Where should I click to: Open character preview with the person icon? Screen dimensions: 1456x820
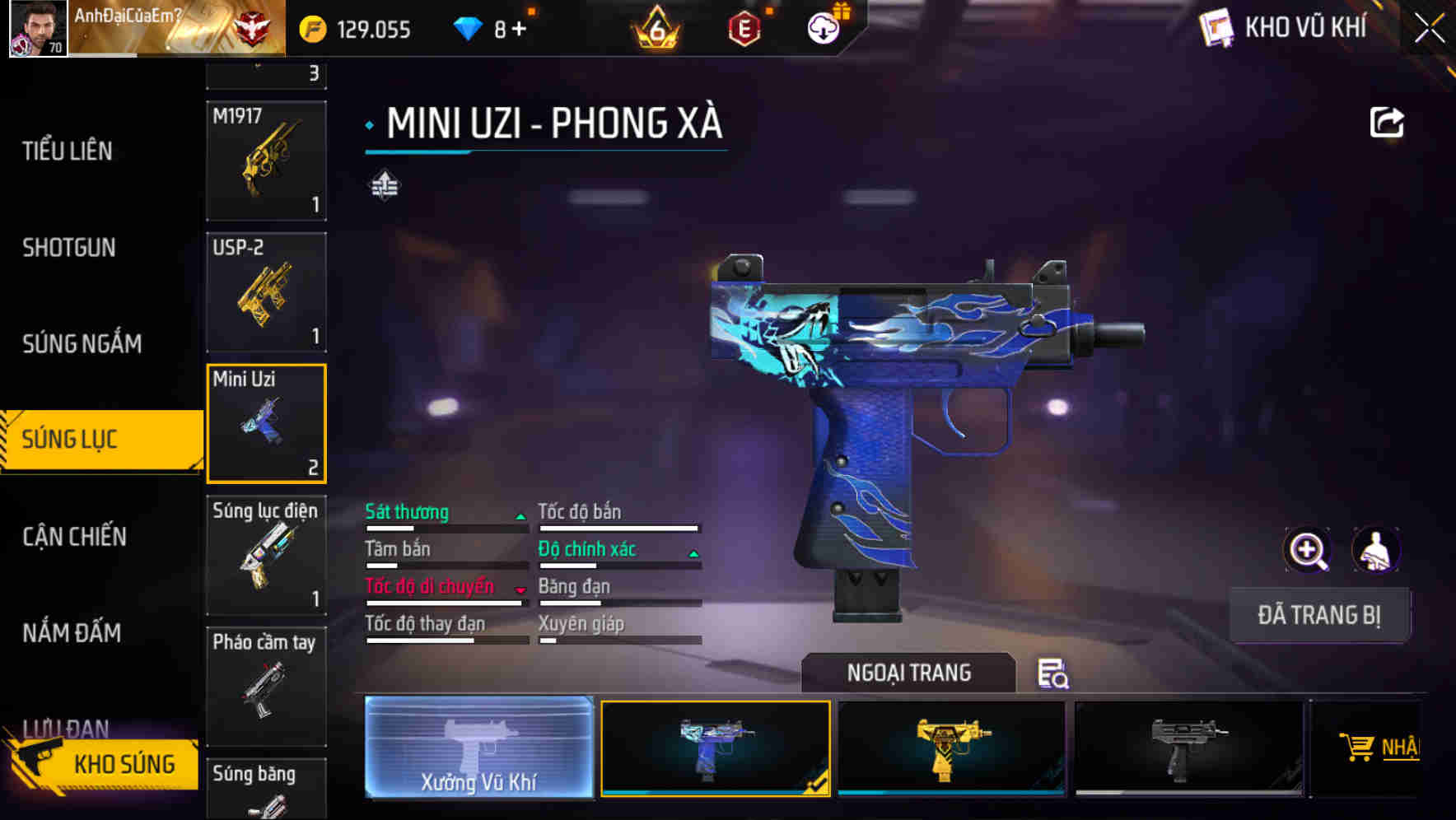point(1375,549)
